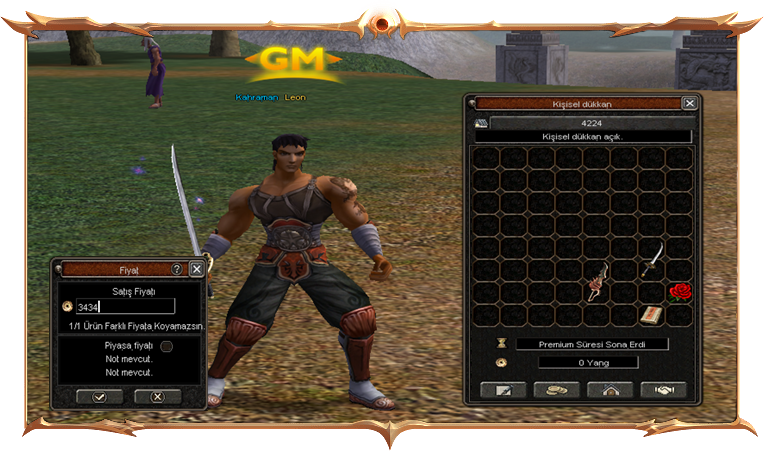Click the shop's pencil edit button
This screenshot has width=764, height=451.
point(505,390)
